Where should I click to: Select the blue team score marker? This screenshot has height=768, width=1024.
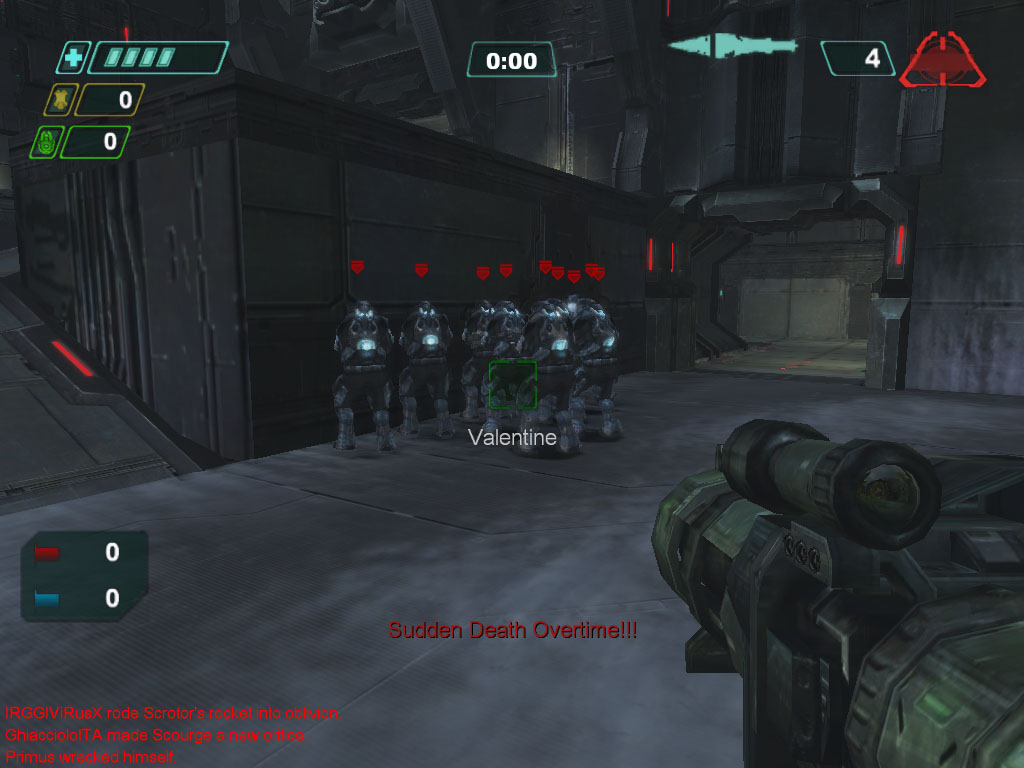[x=48, y=598]
